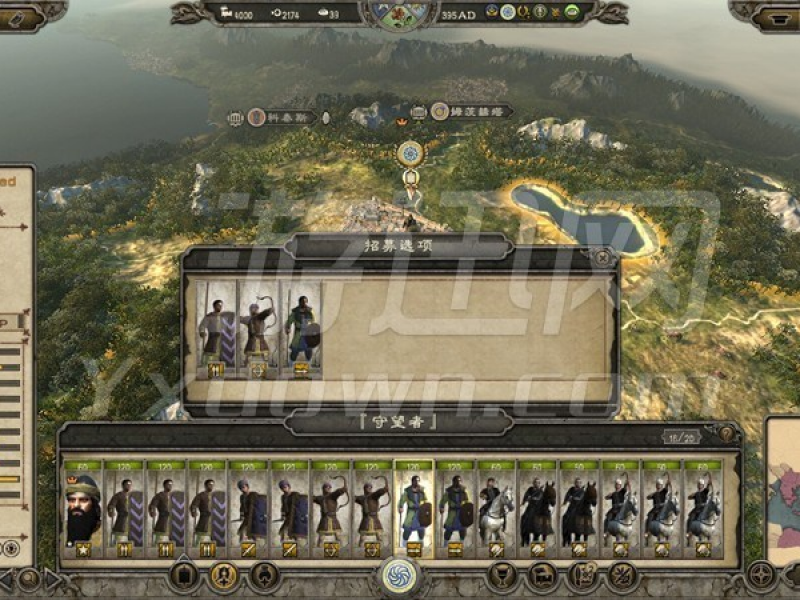Open the round button in bottom-right corner
The height and width of the screenshot is (600, 800).
point(760,576)
